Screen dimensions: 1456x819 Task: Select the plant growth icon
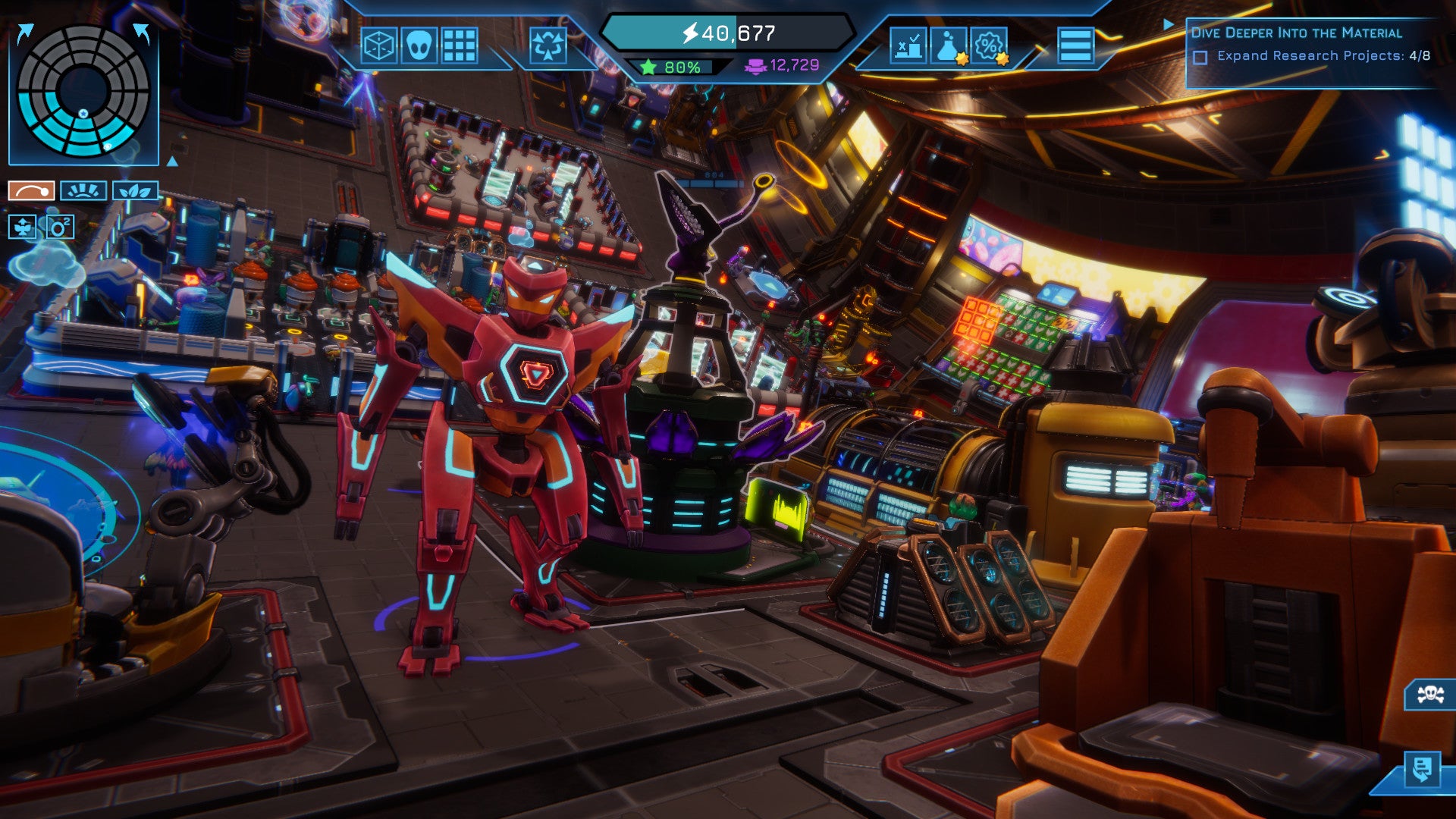pyautogui.click(x=22, y=226)
